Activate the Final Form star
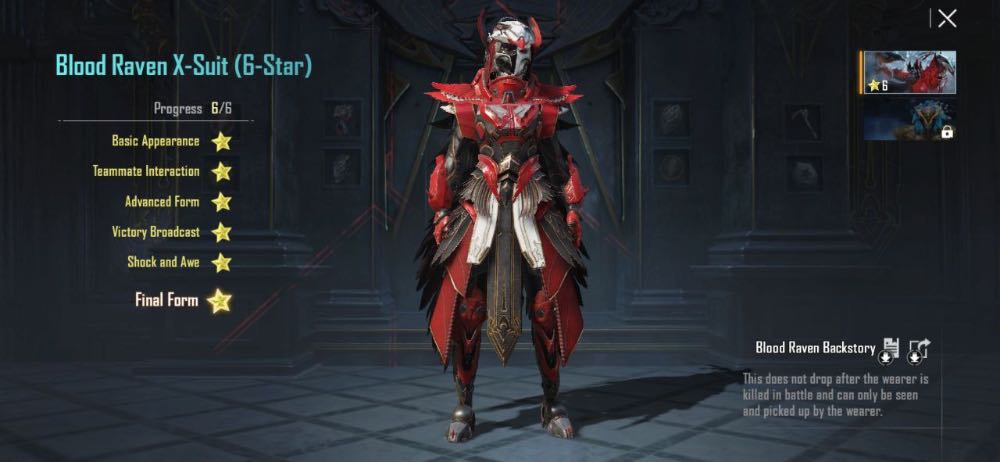 pyautogui.click(x=219, y=300)
